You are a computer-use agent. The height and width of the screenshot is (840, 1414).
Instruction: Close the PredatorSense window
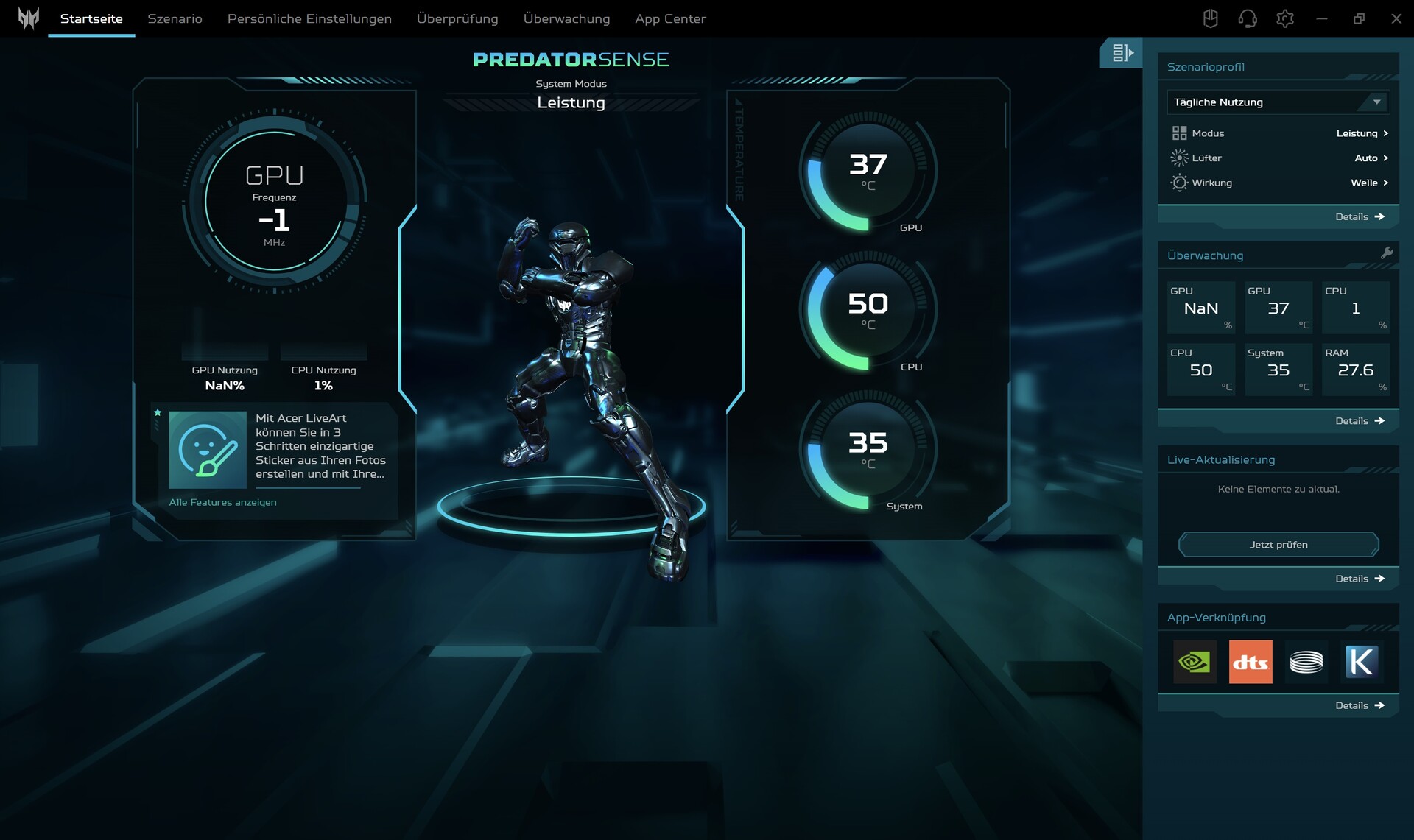point(1396,18)
